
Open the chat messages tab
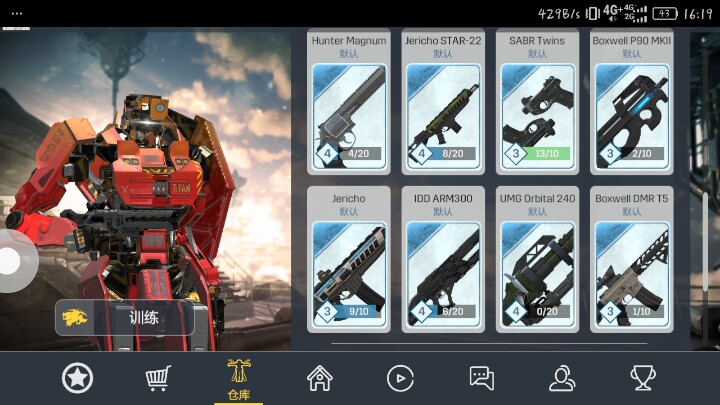482,378
